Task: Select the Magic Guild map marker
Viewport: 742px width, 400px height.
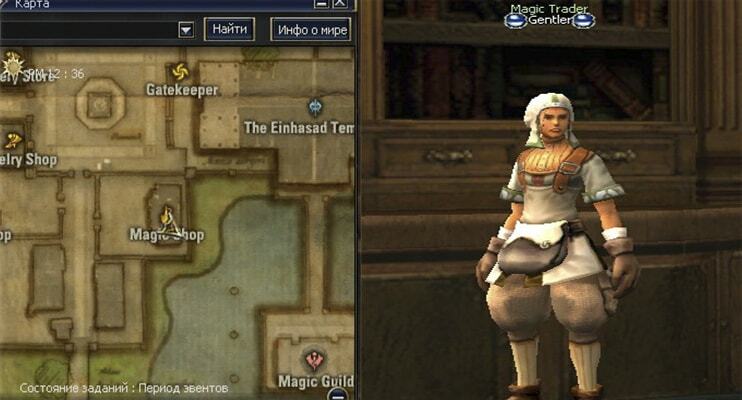Action: (x=316, y=358)
